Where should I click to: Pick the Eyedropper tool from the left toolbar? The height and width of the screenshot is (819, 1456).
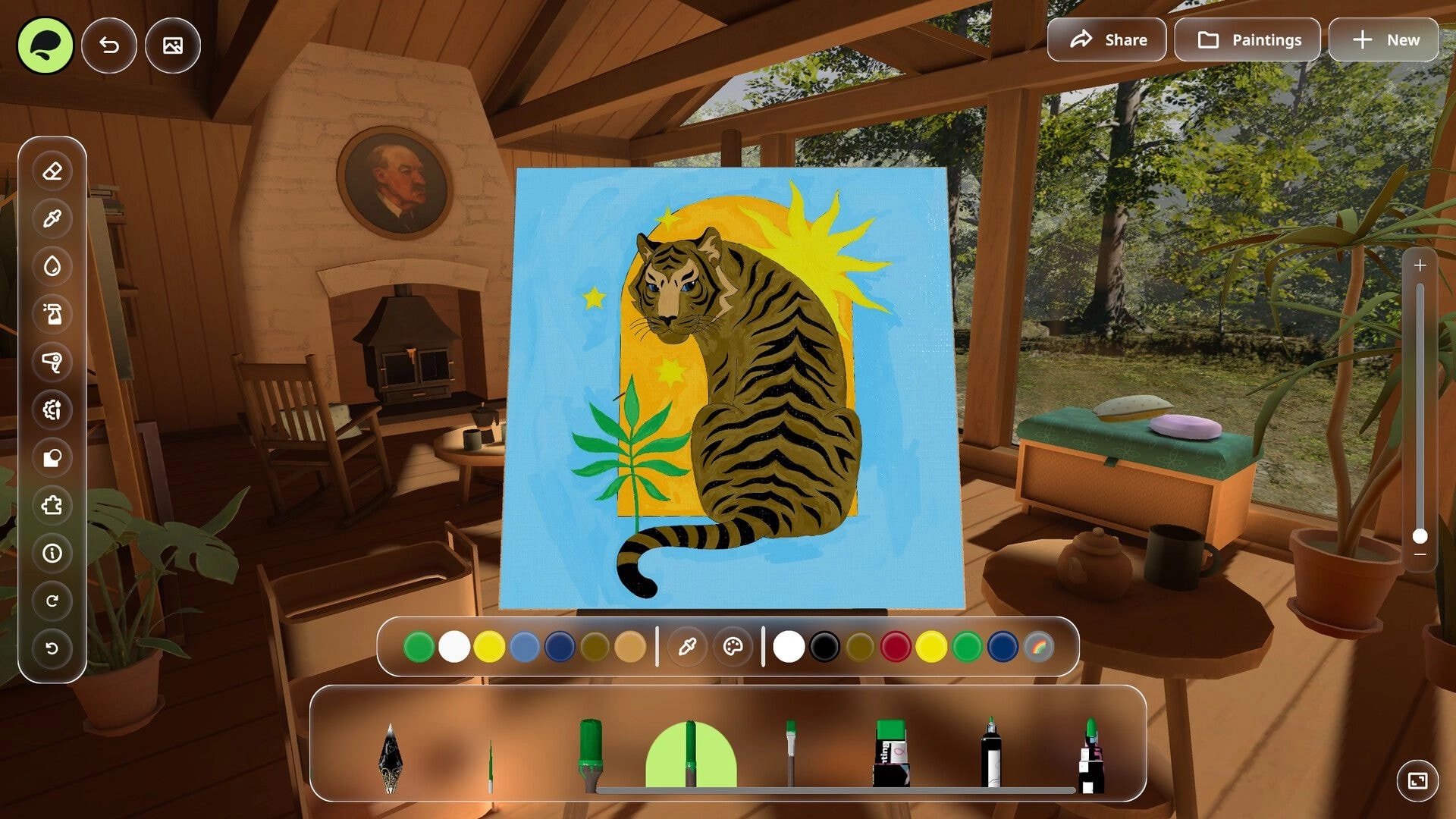point(52,218)
